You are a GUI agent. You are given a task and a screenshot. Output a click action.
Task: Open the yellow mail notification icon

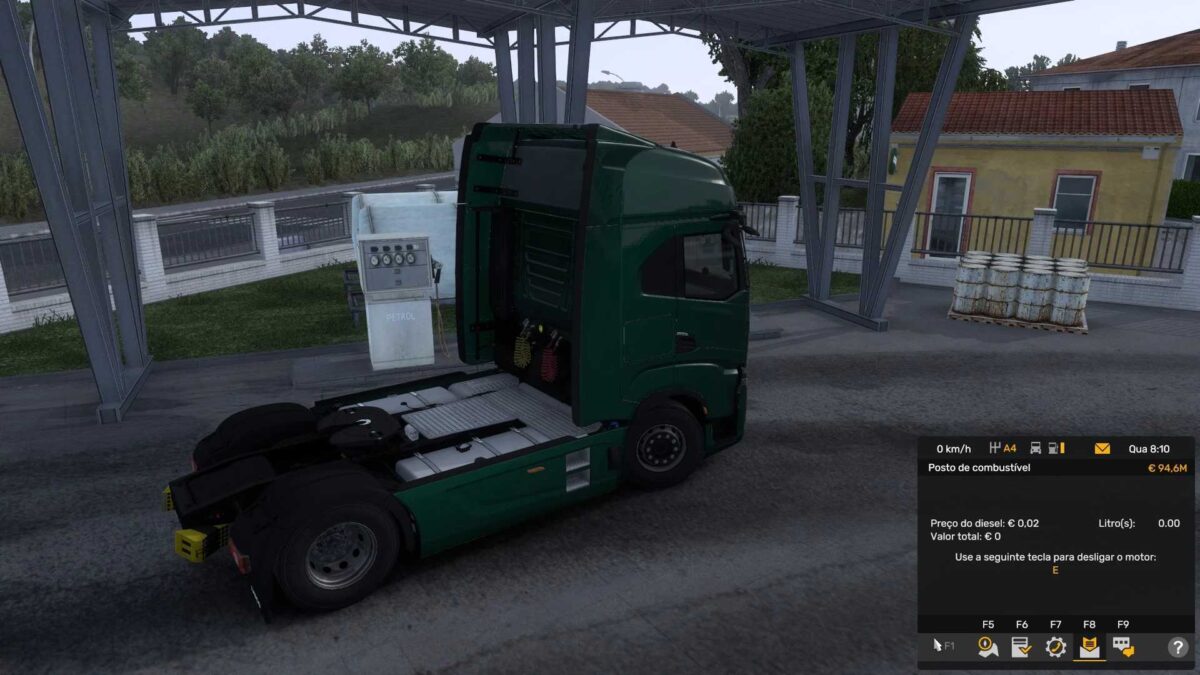tap(1102, 449)
